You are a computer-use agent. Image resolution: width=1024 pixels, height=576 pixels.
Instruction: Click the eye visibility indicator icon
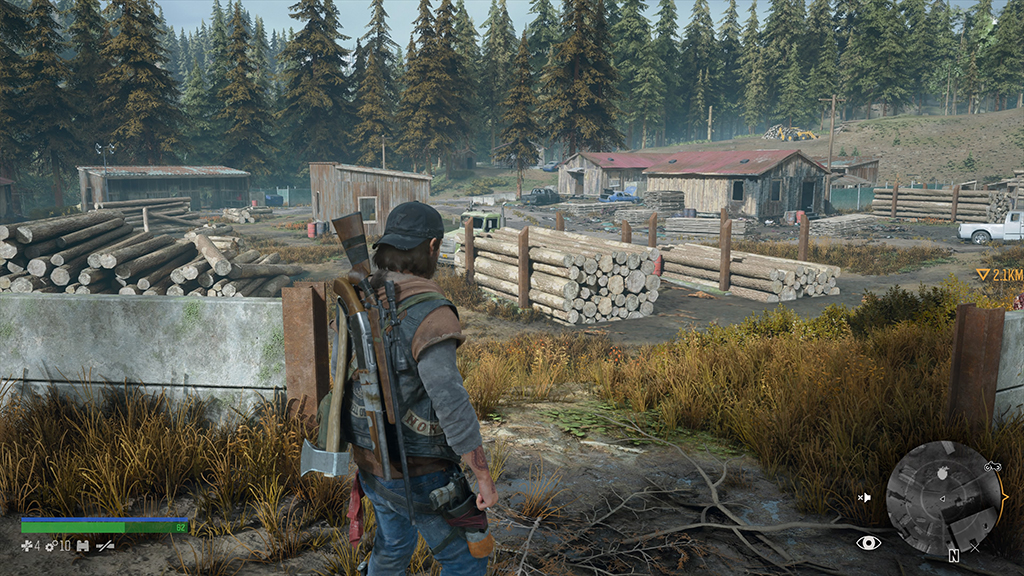[x=868, y=542]
